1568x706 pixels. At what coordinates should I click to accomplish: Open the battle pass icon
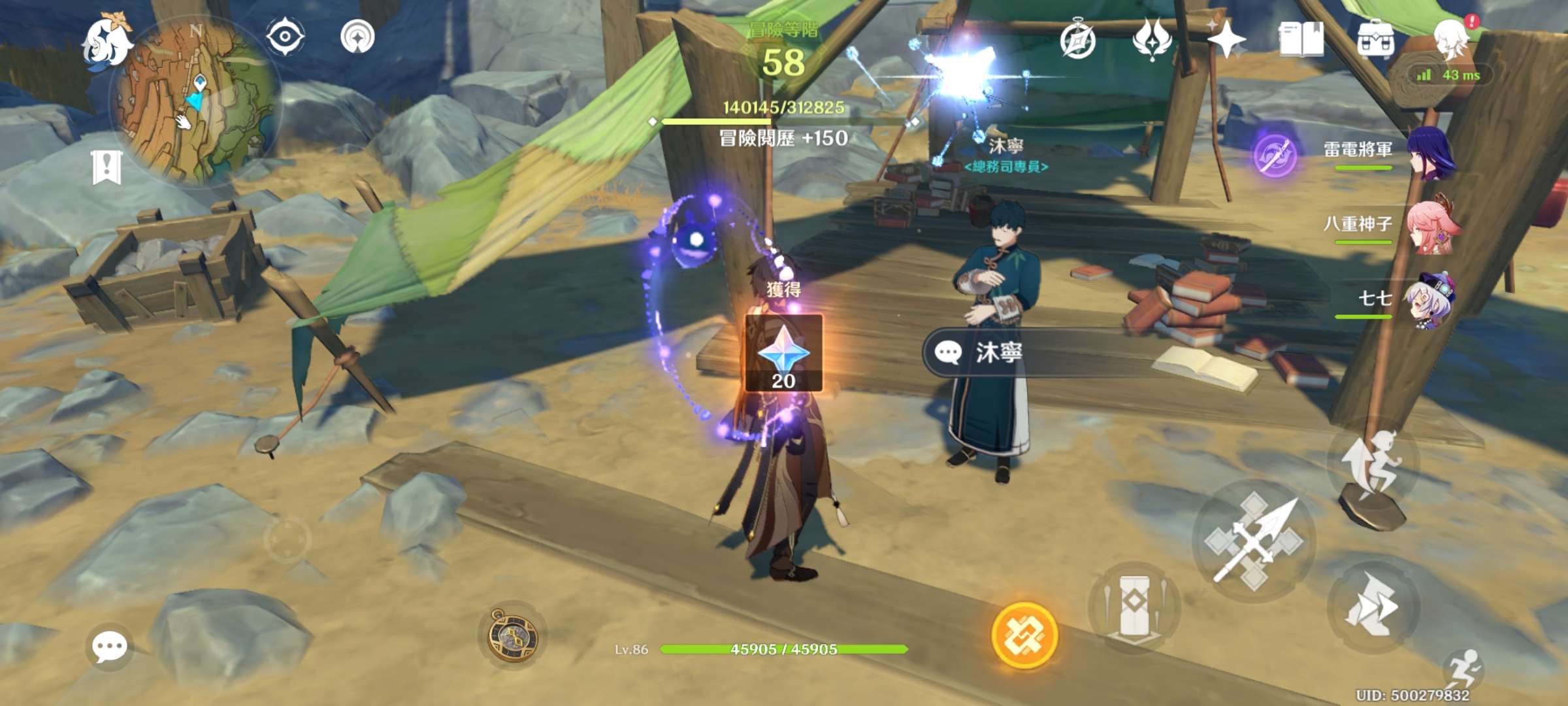[1152, 39]
